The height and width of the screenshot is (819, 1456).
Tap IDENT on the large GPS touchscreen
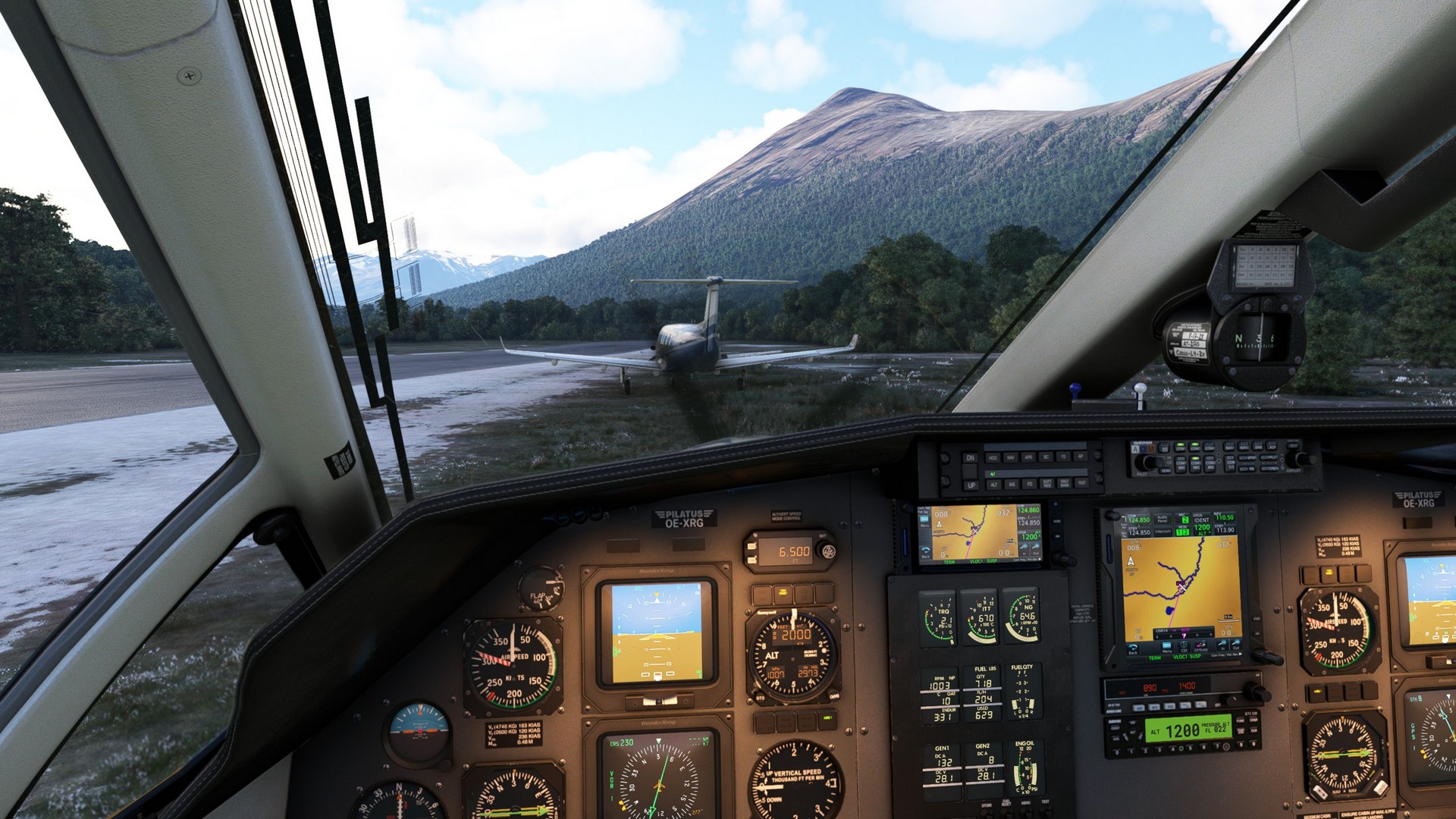tap(1202, 520)
